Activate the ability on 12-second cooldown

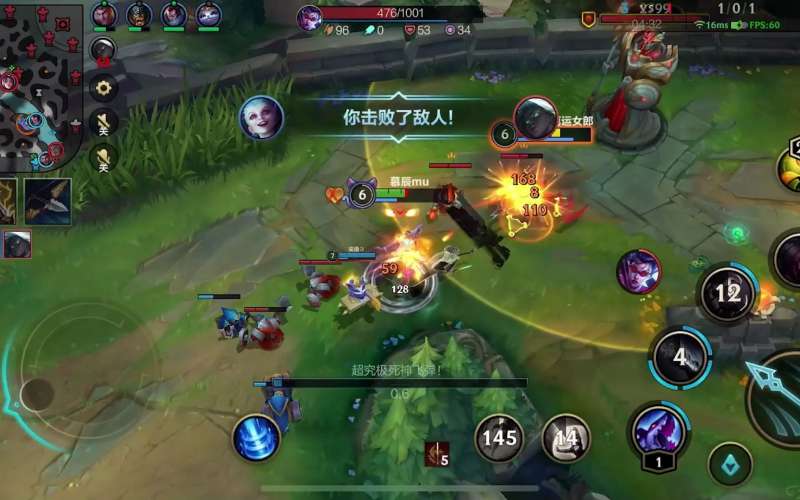(x=728, y=293)
